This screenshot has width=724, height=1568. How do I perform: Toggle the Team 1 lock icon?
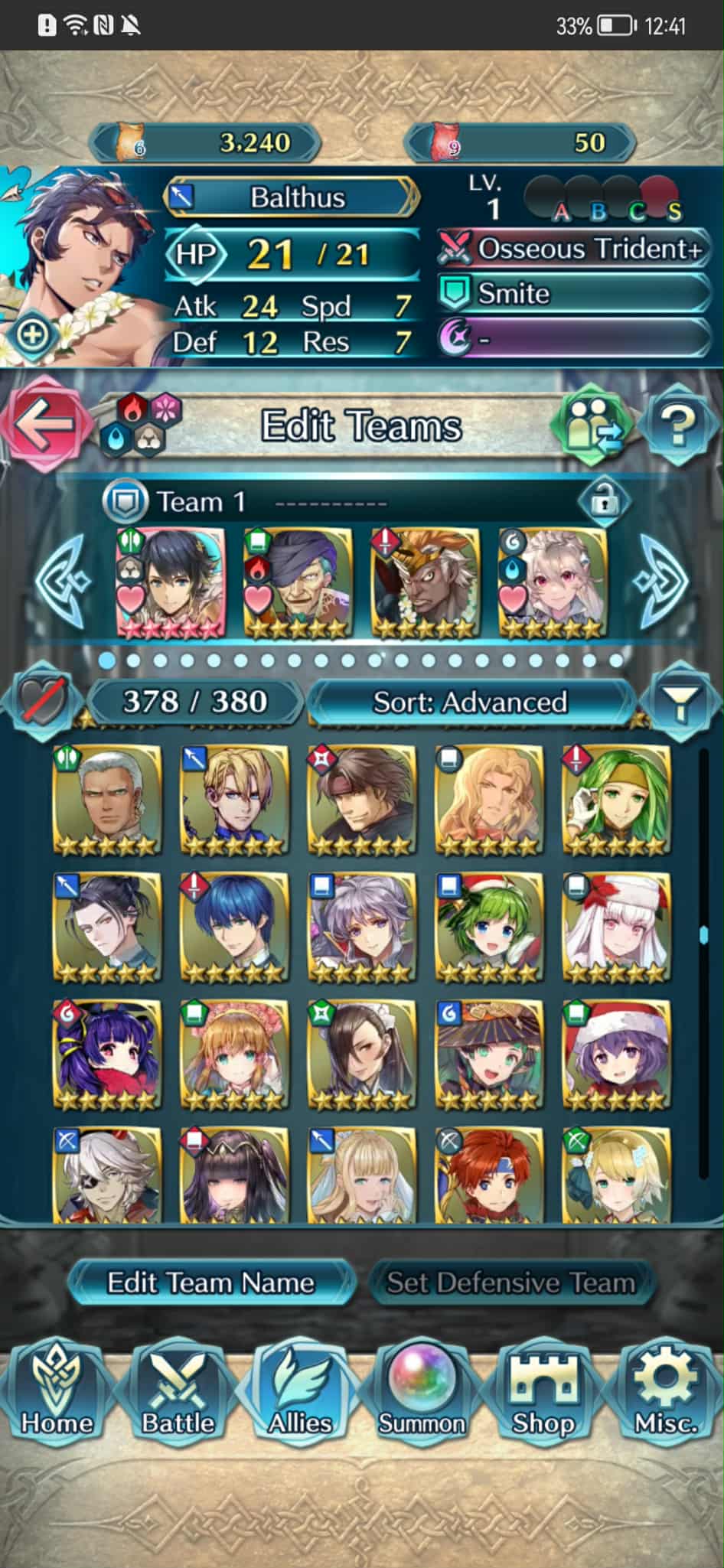pyautogui.click(x=604, y=502)
